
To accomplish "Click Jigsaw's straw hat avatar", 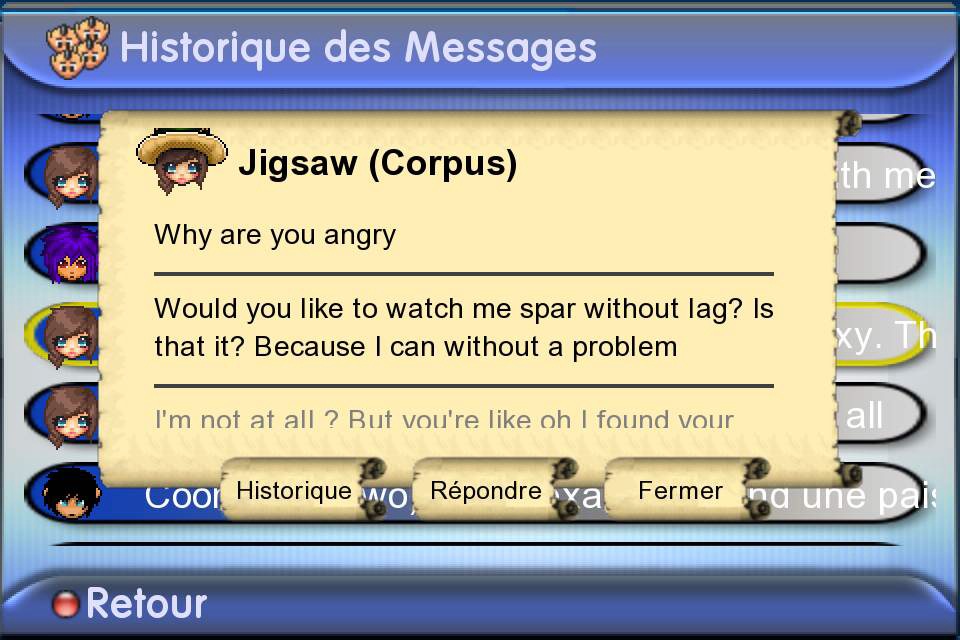I will [x=181, y=161].
